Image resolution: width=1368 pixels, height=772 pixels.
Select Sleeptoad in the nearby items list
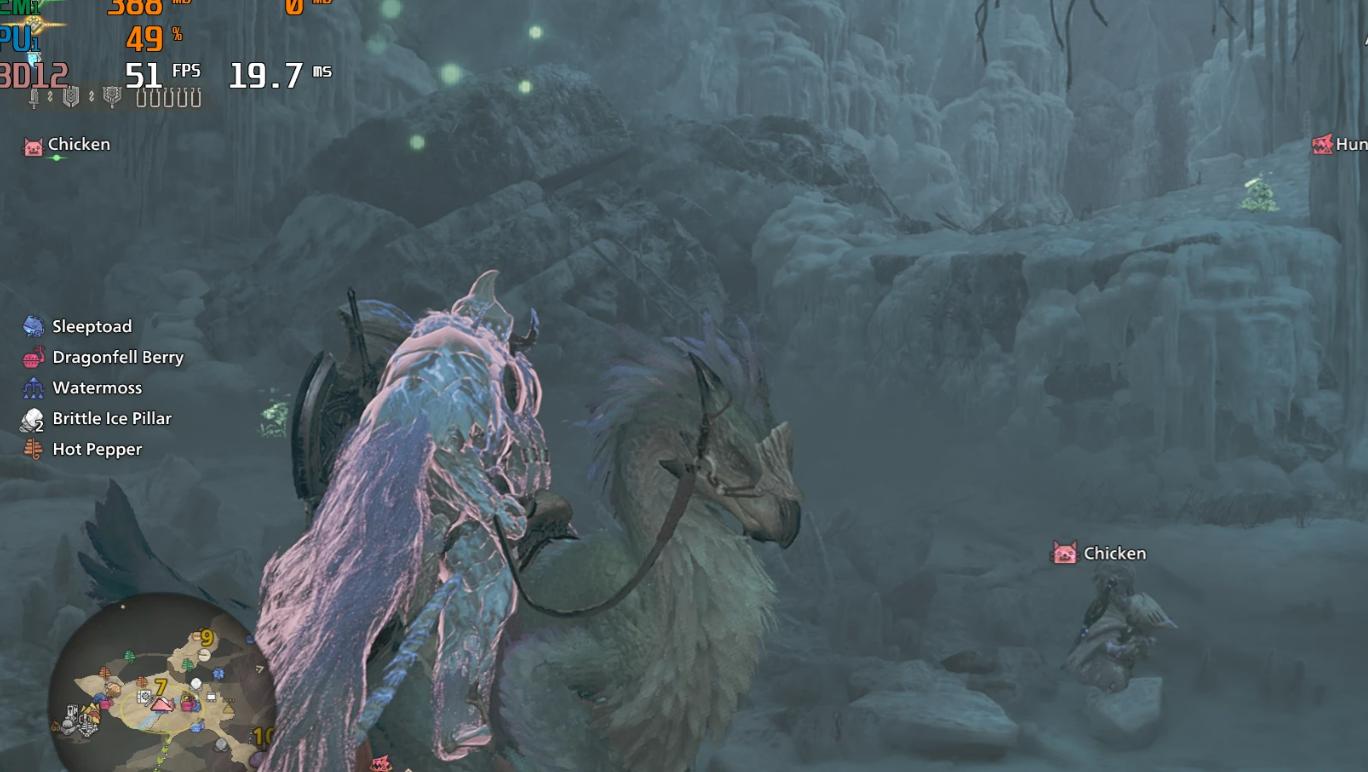(x=91, y=326)
